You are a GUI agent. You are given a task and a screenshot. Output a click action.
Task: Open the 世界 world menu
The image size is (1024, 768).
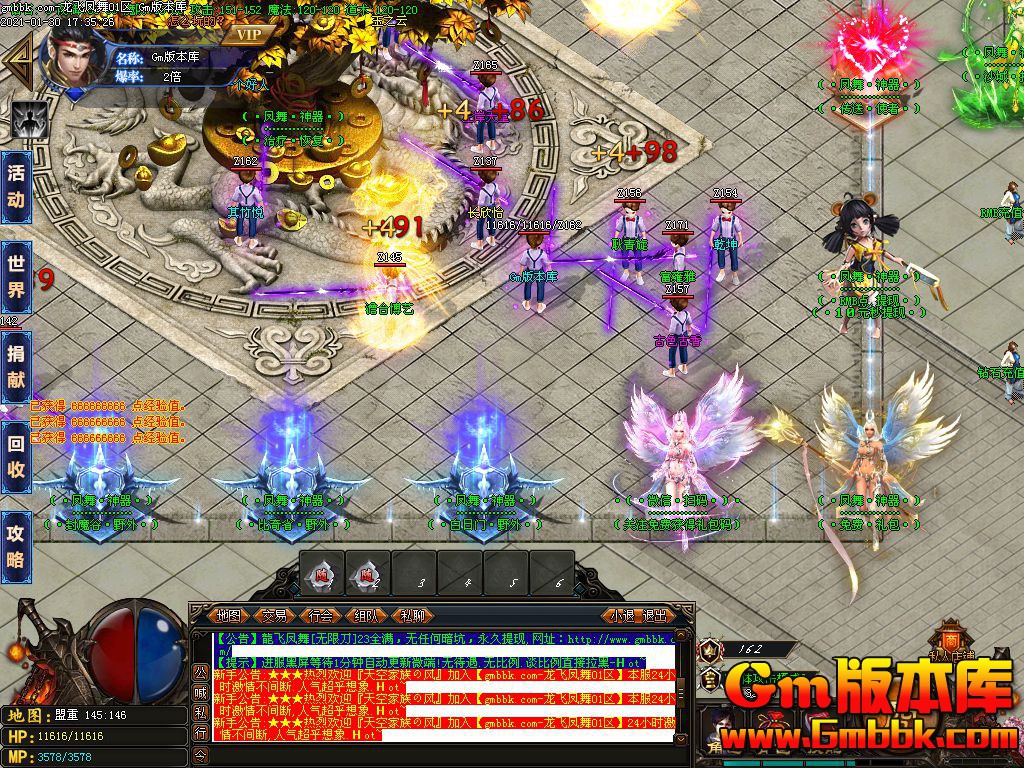[x=16, y=279]
